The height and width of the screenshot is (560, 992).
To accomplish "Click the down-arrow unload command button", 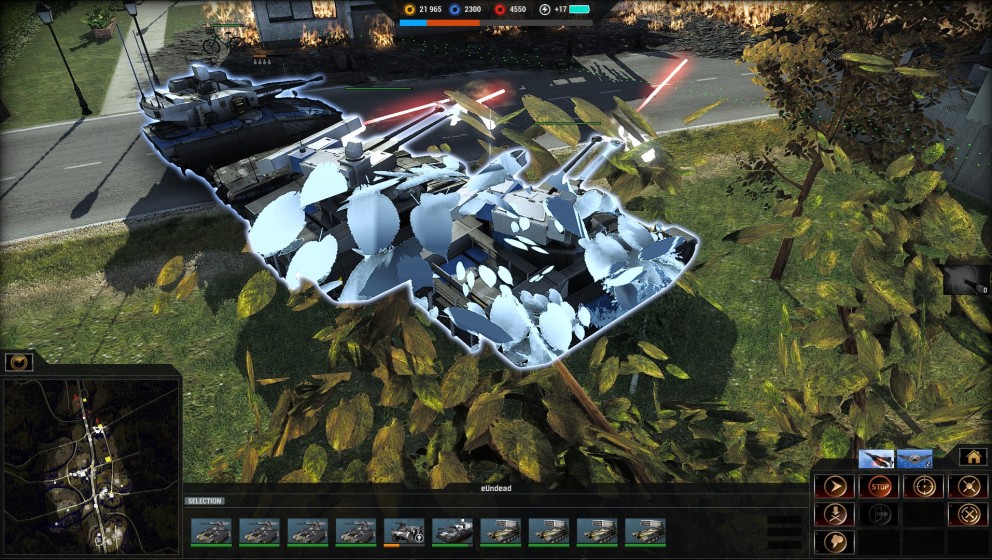I will 835,514.
